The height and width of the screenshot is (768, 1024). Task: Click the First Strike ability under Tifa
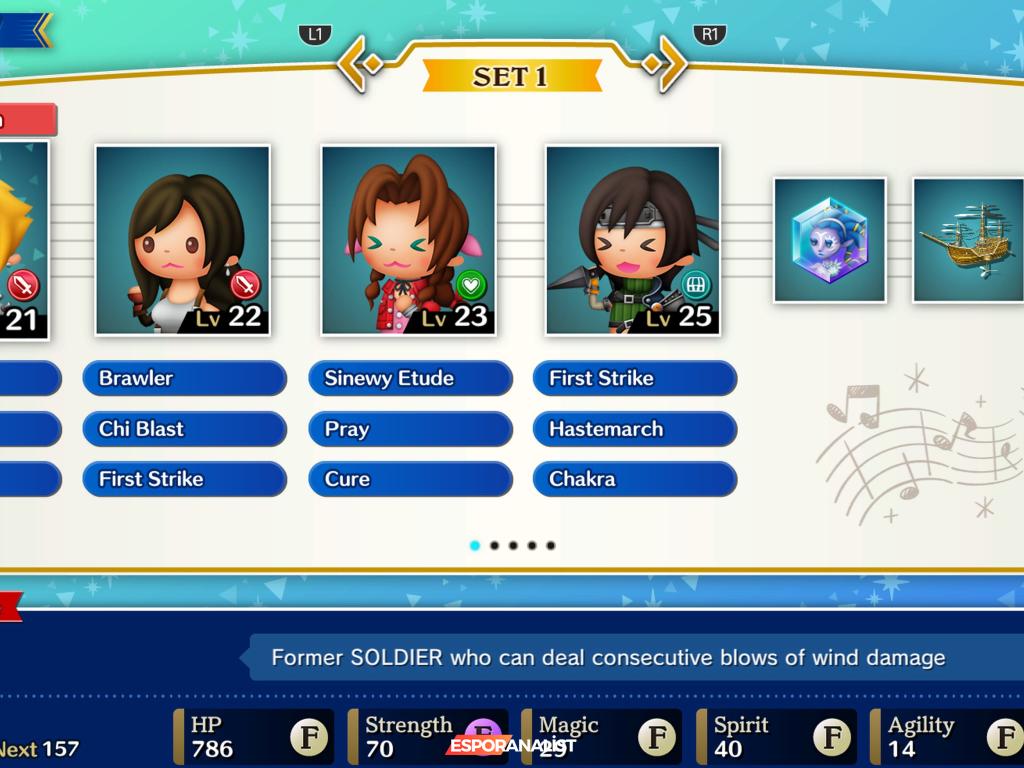tap(184, 479)
